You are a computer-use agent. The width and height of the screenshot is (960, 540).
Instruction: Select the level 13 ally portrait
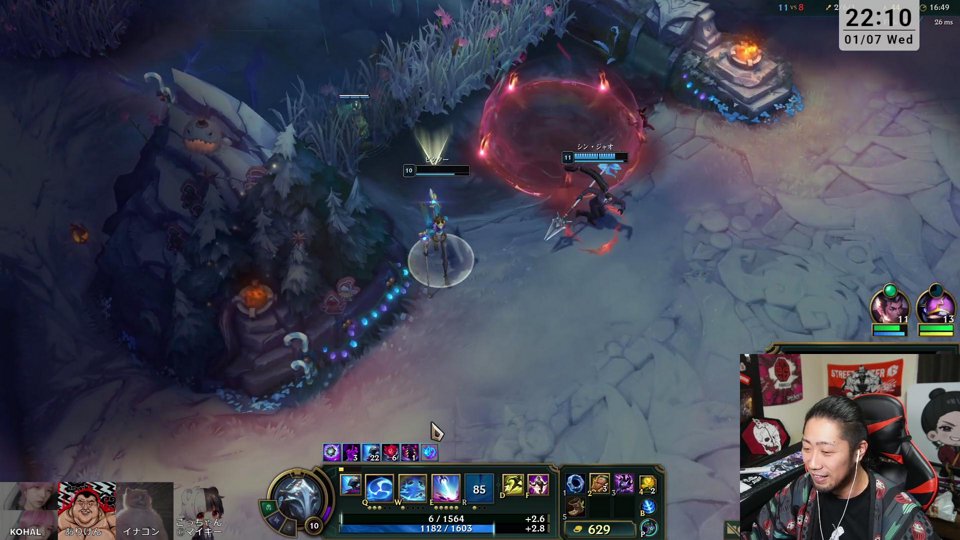click(x=935, y=305)
